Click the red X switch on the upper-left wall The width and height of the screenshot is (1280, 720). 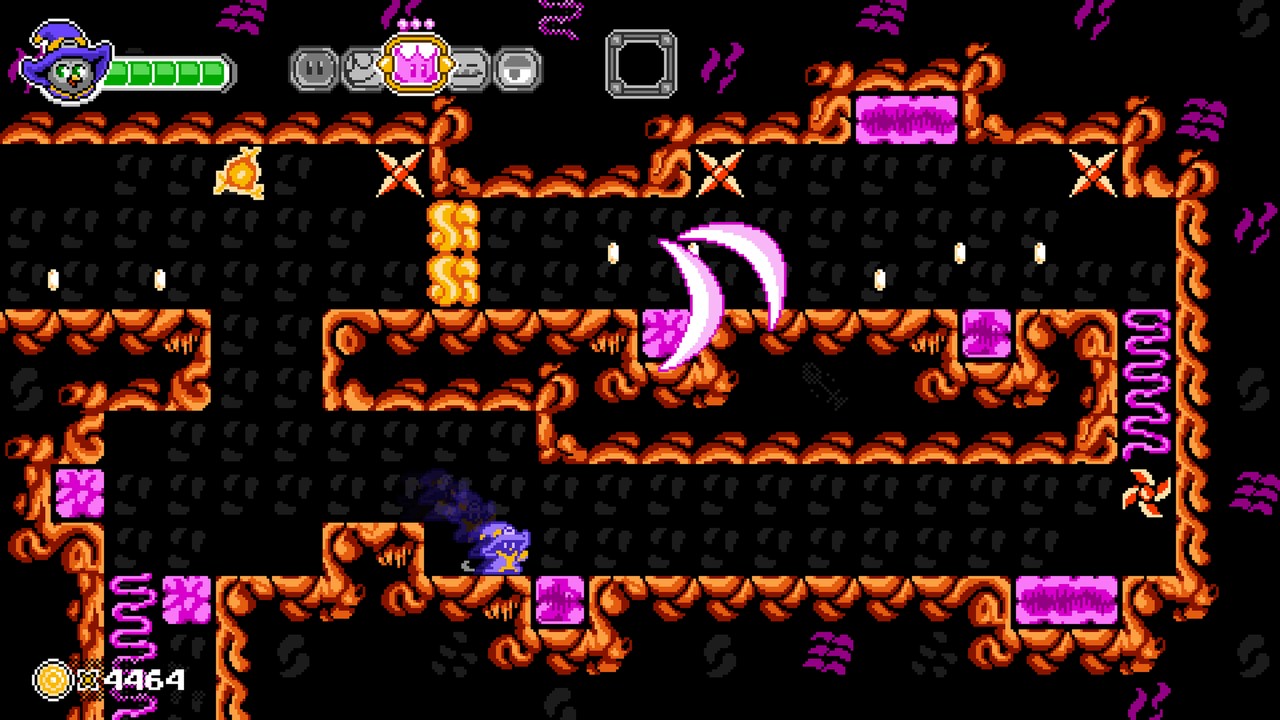click(400, 175)
